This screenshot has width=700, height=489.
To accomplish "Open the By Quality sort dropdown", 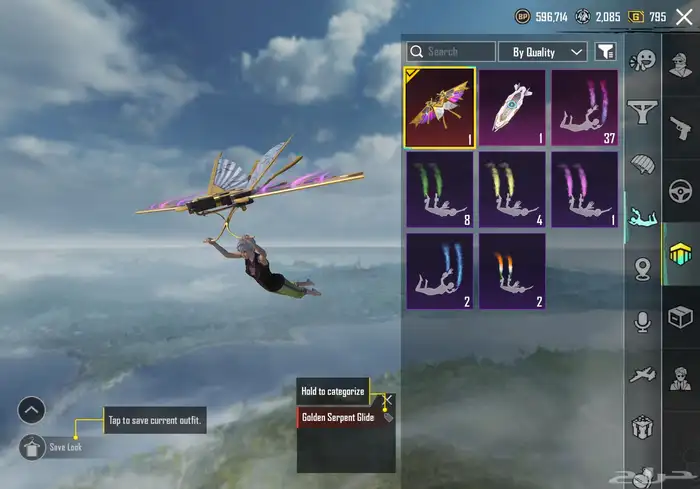I will [543, 51].
